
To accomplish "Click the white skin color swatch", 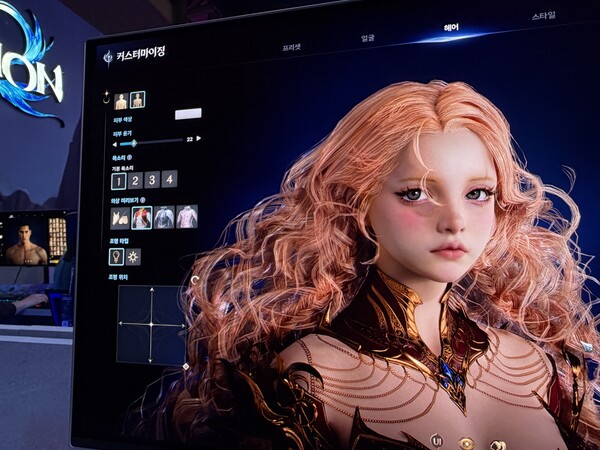I will pyautogui.click(x=188, y=114).
